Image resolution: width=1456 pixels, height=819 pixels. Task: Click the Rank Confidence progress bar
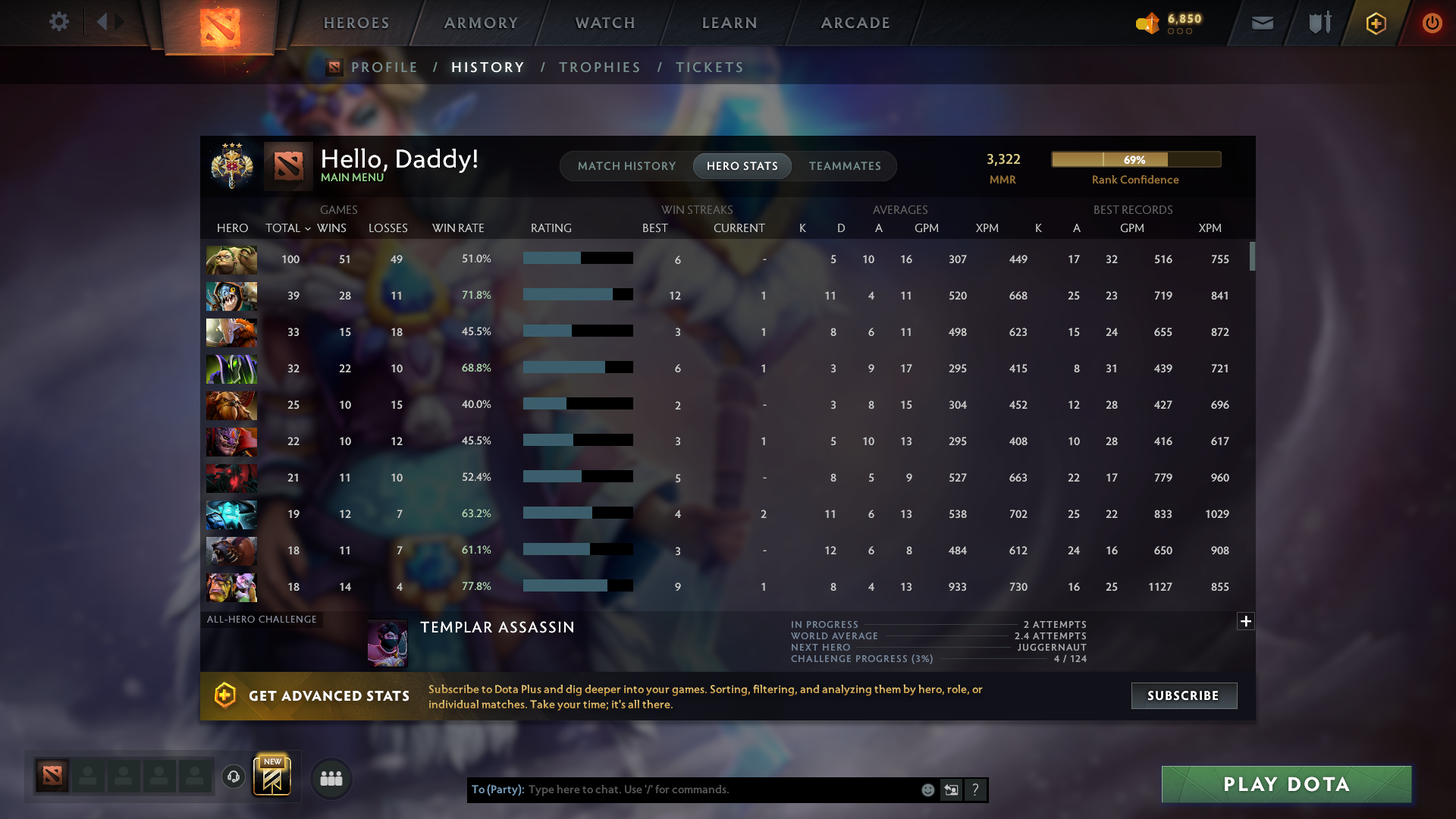point(1136,159)
